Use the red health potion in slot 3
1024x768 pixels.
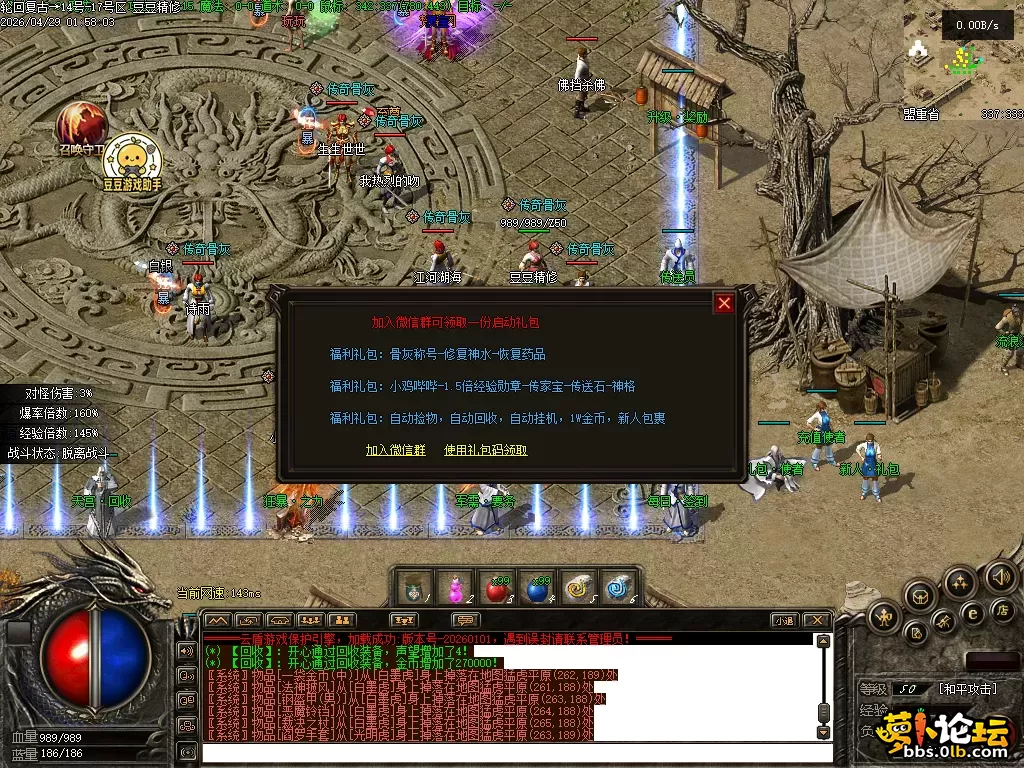pos(496,589)
